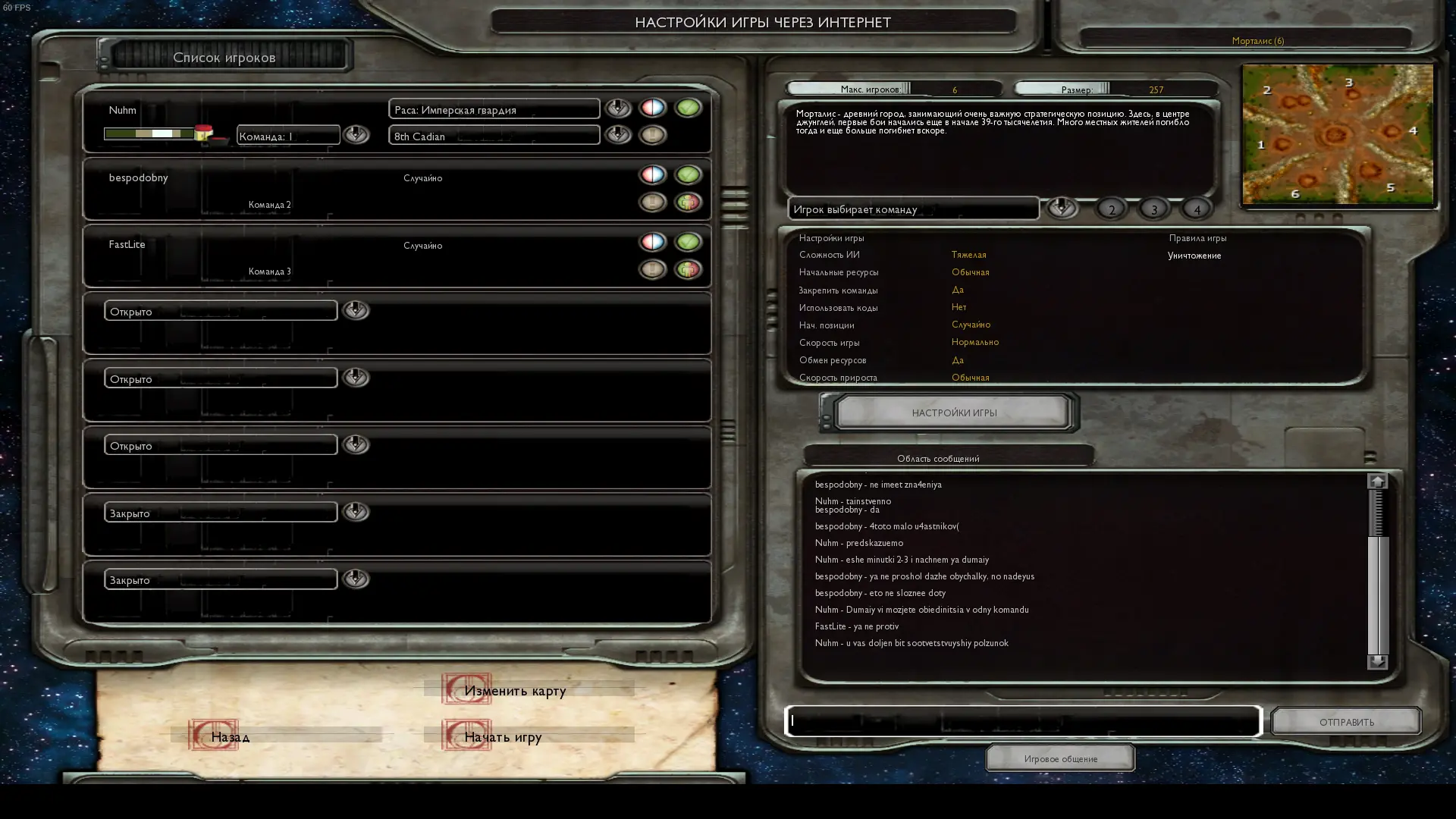The image size is (1456, 819).
Task: Open the 8th Cadian color scheme dropdown
Action: pyautogui.click(x=618, y=135)
